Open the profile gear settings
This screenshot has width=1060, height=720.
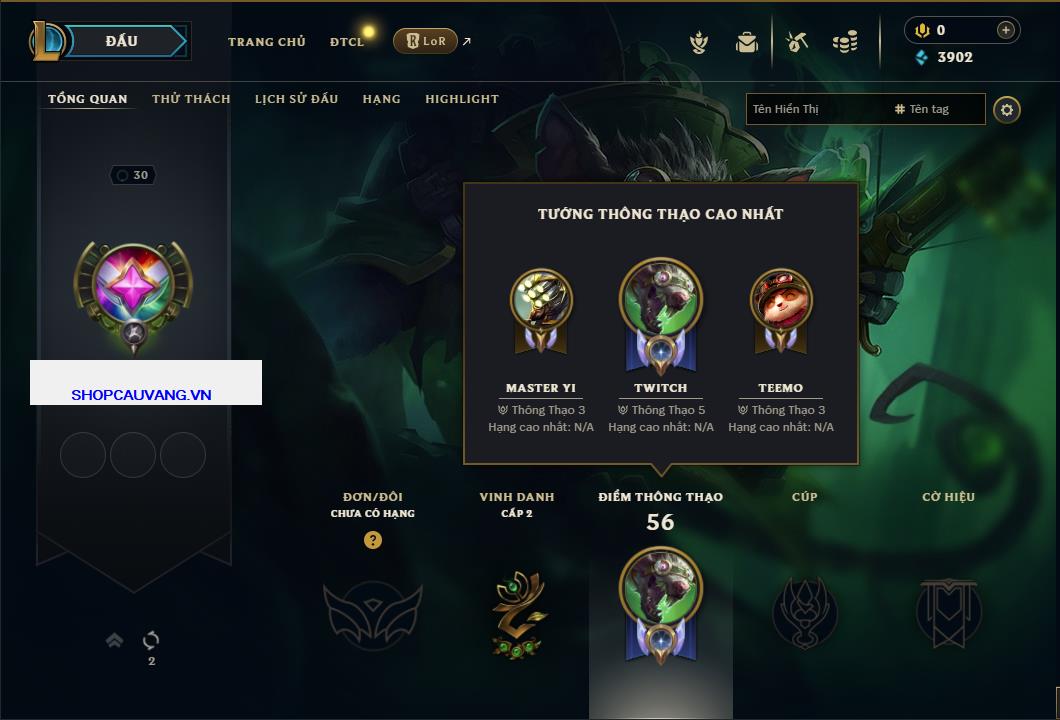(x=1007, y=109)
